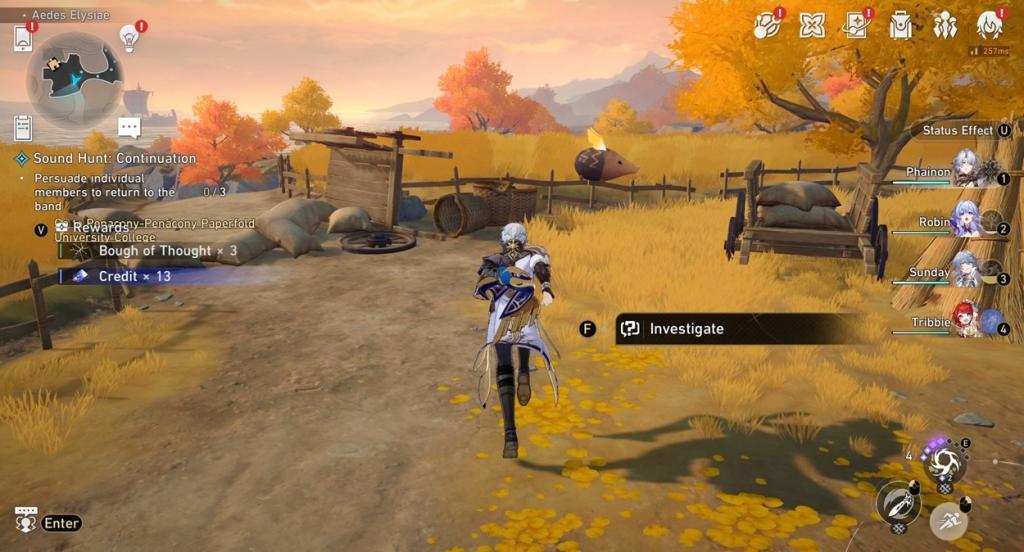Open the phone menu icon
Viewport: 1024px width, 552px height.
pos(24,38)
